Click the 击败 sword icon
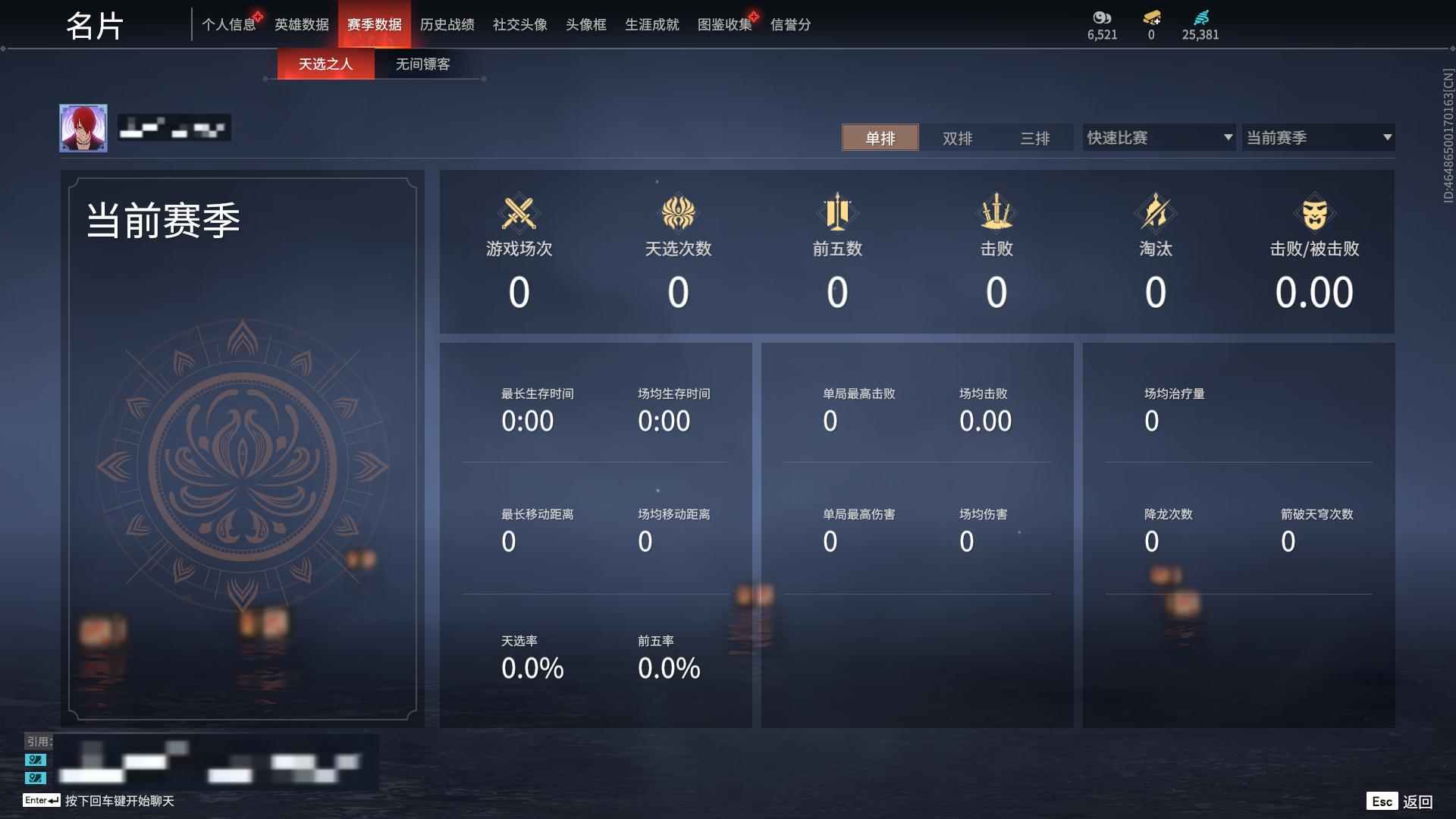The width and height of the screenshot is (1456, 819). 996,213
